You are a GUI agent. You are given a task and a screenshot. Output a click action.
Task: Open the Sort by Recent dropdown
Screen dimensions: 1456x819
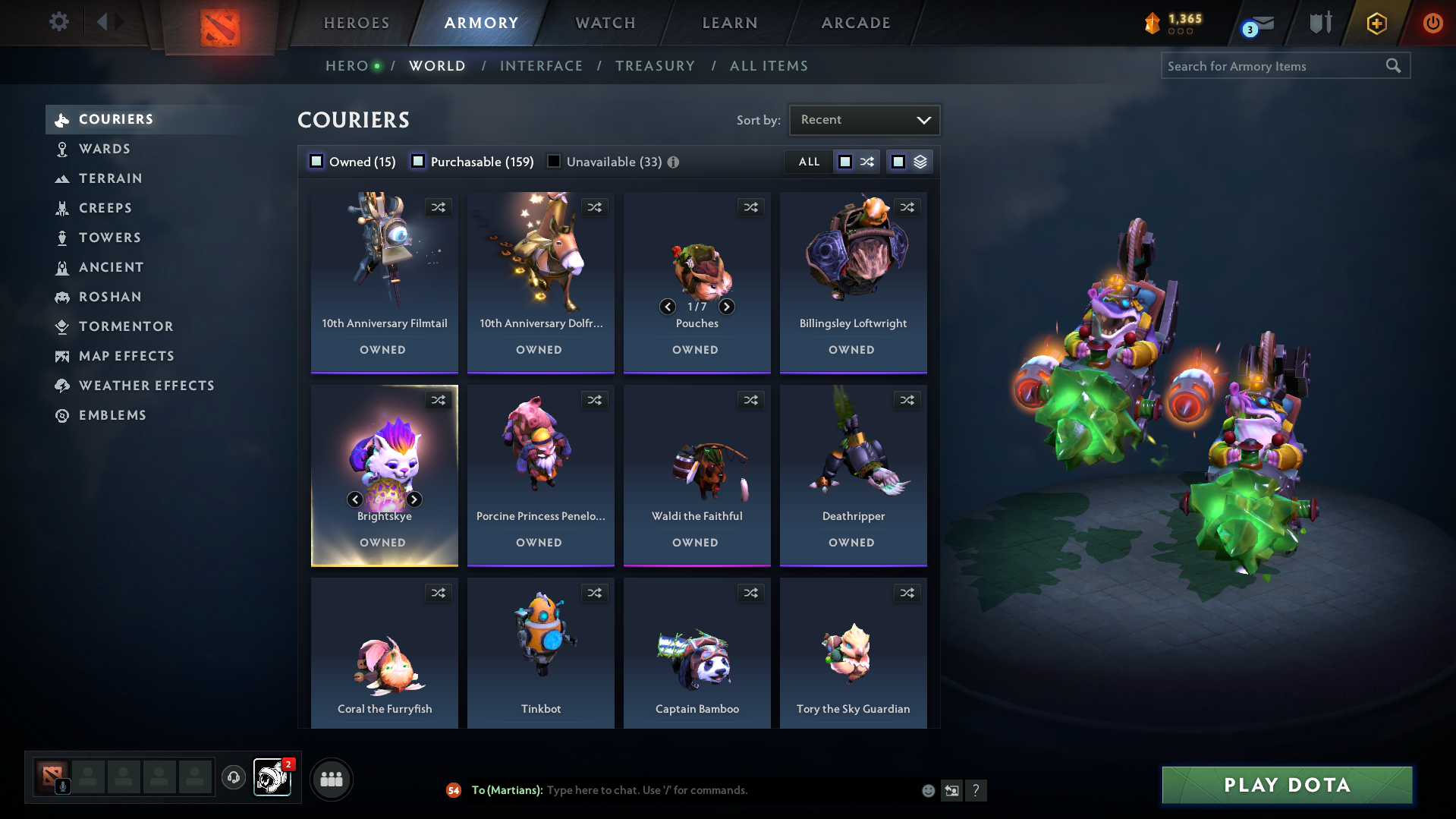click(863, 119)
